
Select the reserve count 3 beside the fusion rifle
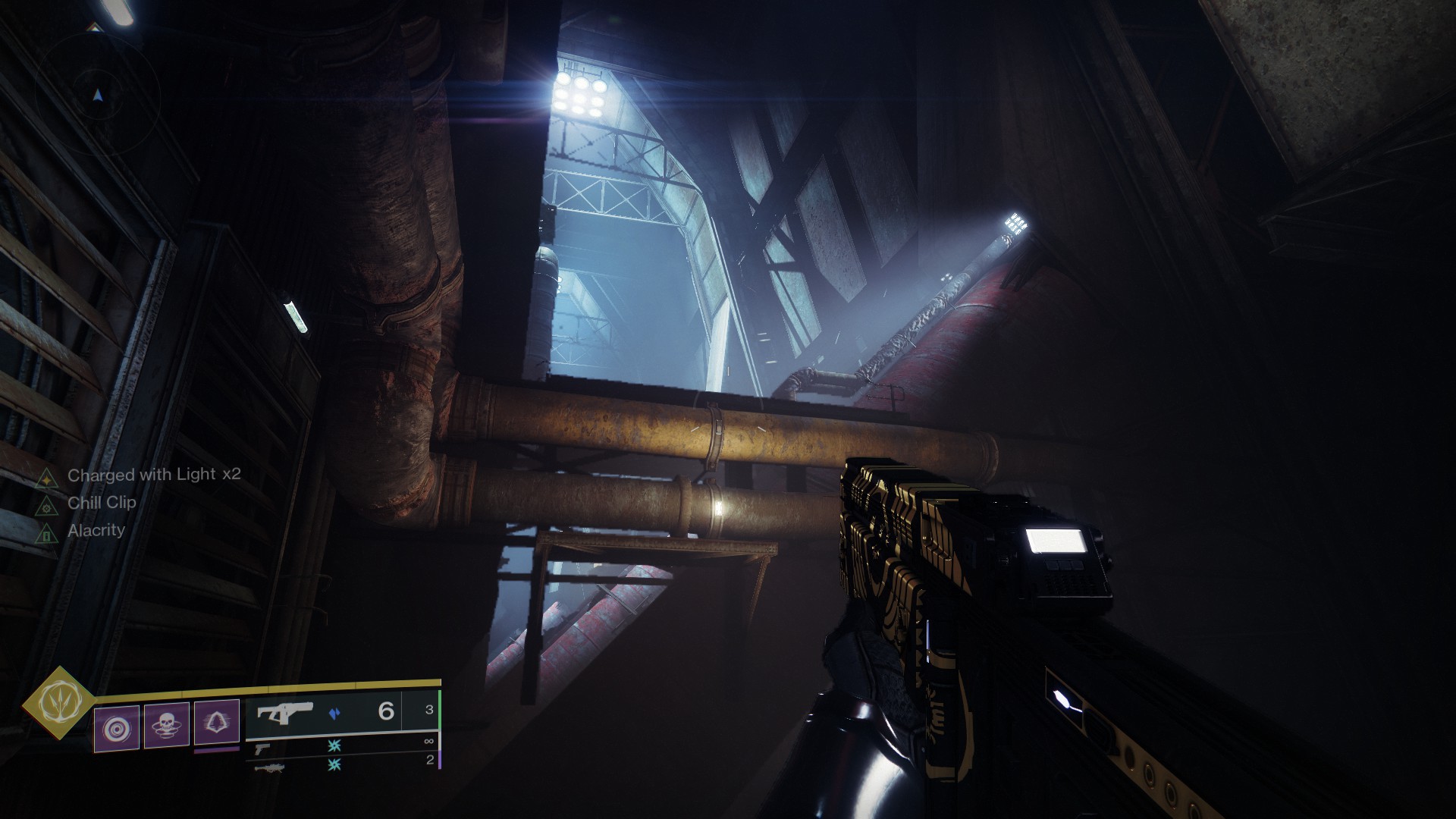pyautogui.click(x=430, y=708)
